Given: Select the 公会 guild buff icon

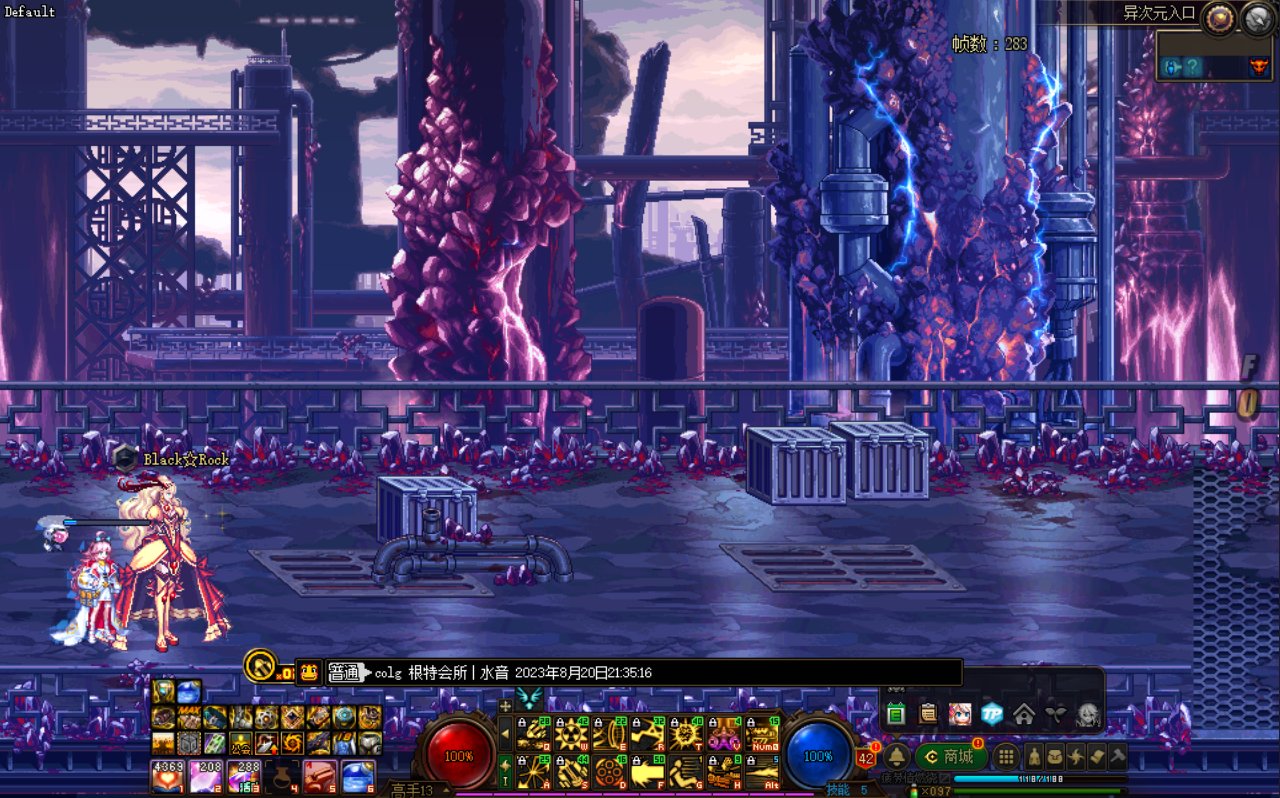Looking at the screenshot, I should pyautogui.click(x=241, y=743).
